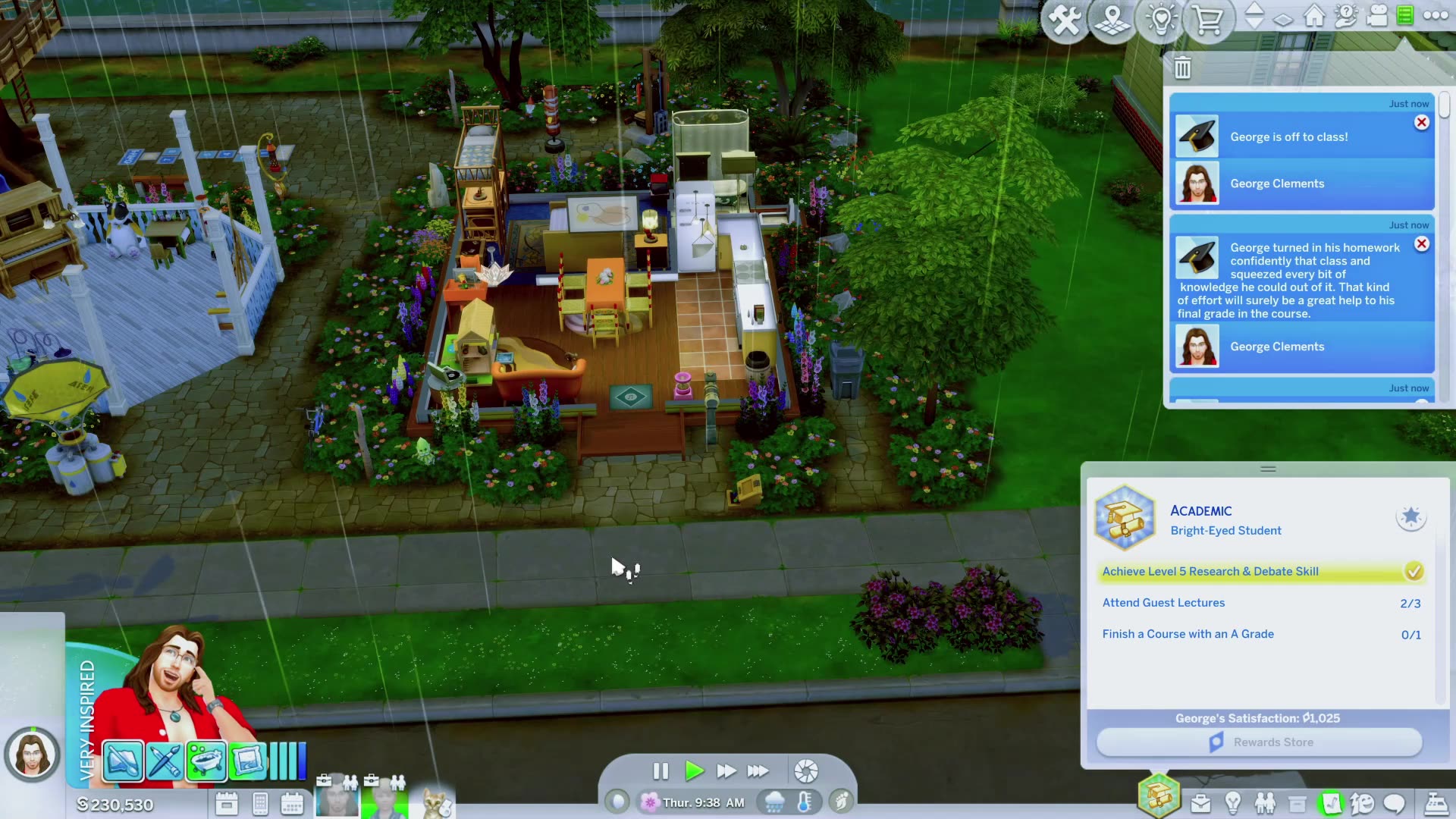Image resolution: width=1456 pixels, height=819 pixels.
Task: Open George's inventory box icon
Action: click(x=1299, y=802)
